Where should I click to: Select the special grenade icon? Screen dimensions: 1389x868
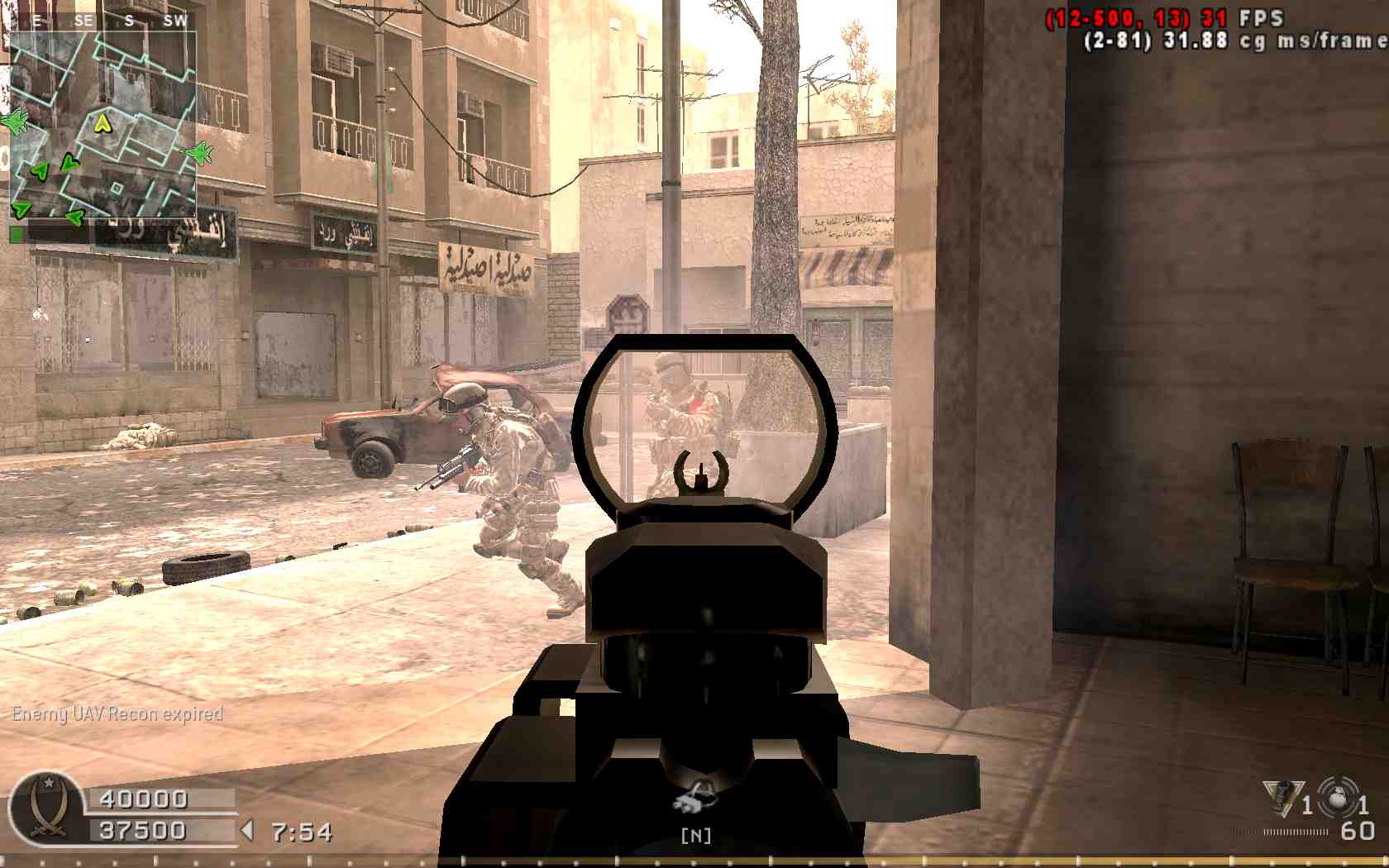pos(1282,799)
